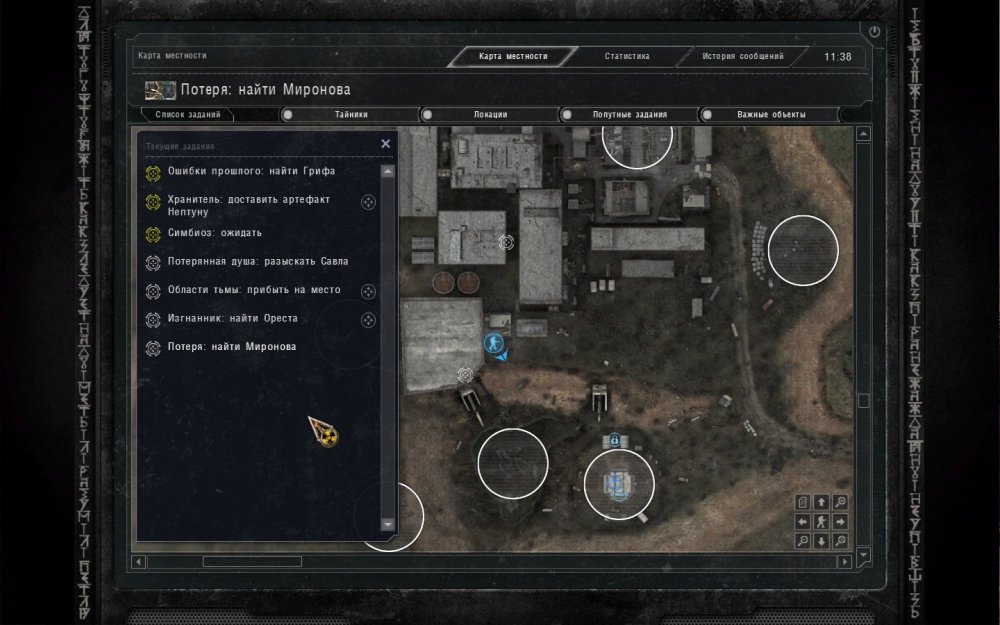Open the История сообщений tab
This screenshot has width=1000, height=625.
coord(742,56)
